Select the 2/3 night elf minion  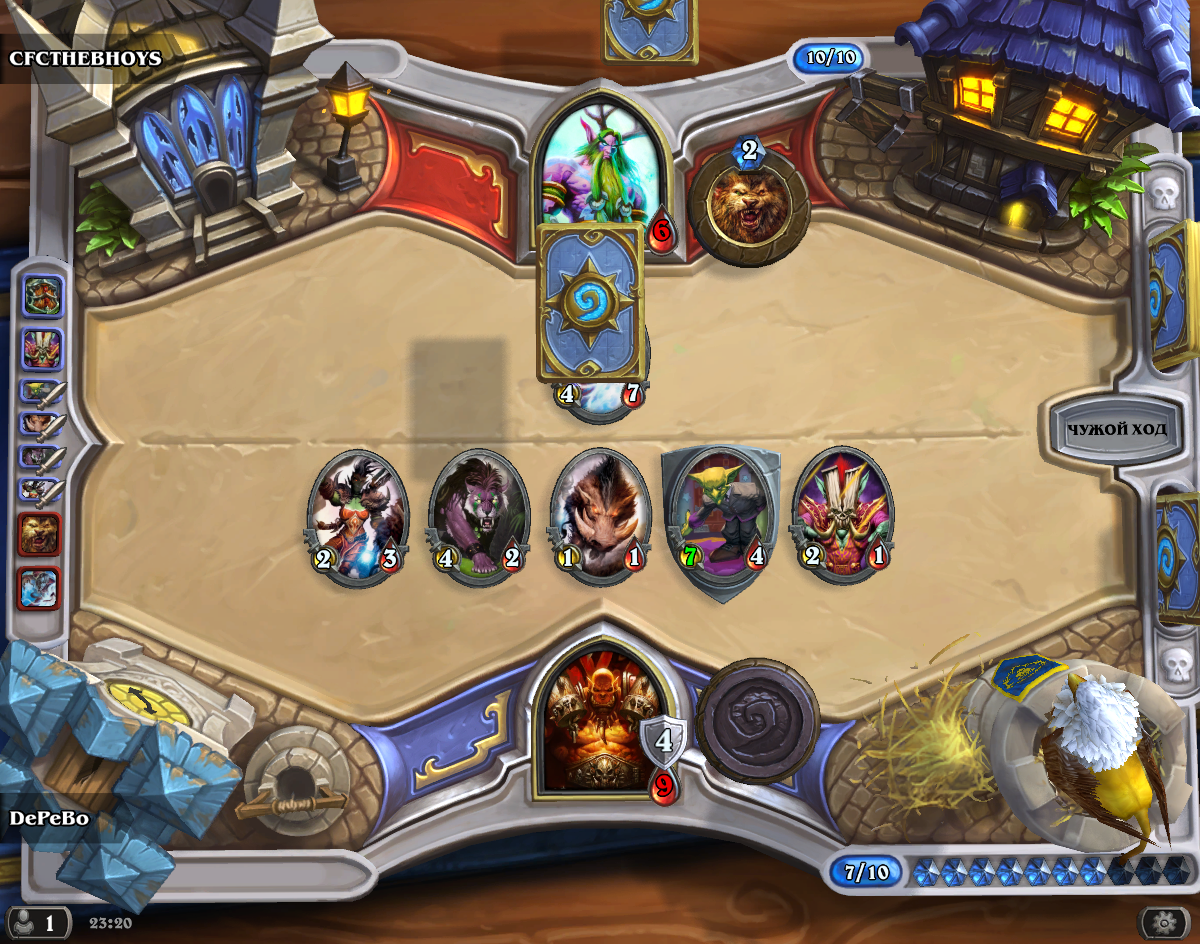[x=357, y=515]
